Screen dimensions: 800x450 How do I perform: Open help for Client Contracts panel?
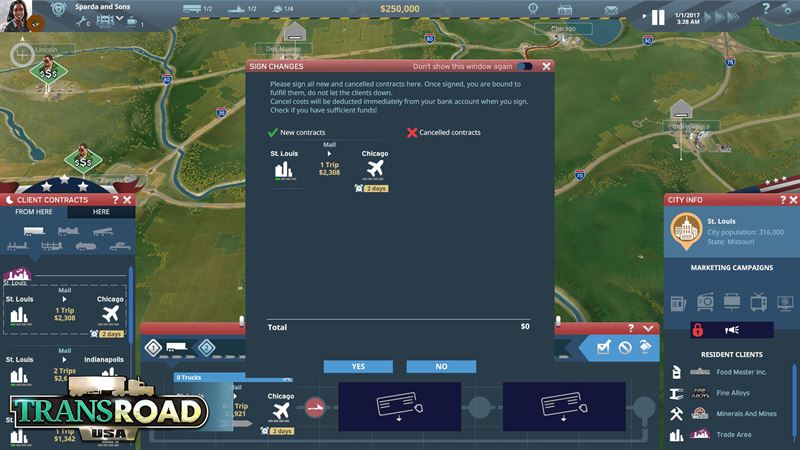pyautogui.click(x=115, y=200)
